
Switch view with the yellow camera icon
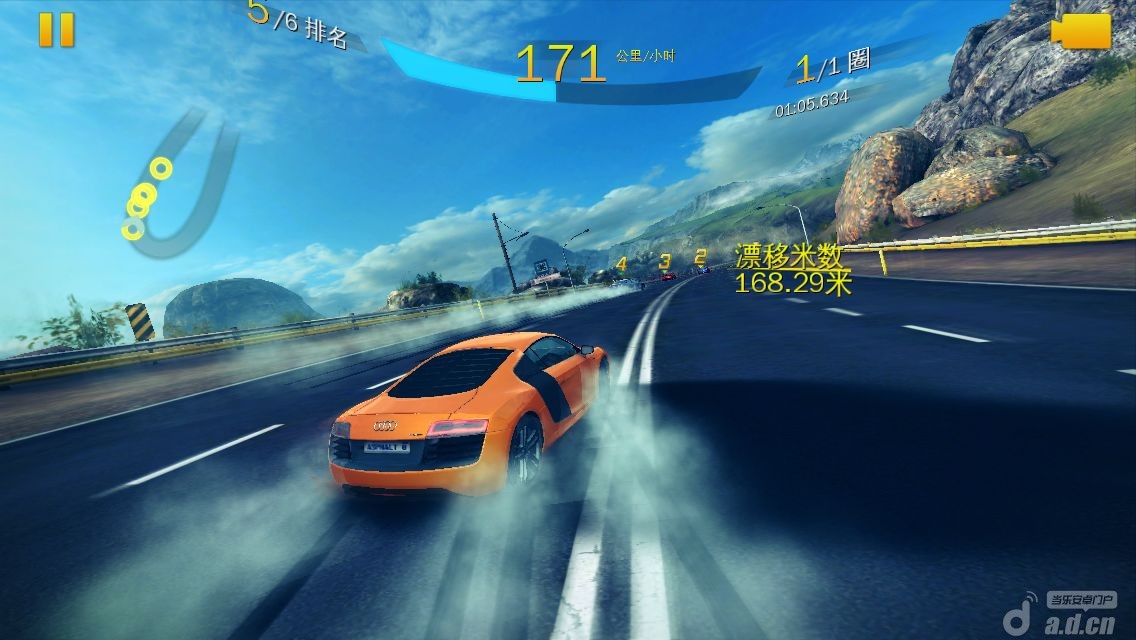click(x=1082, y=31)
